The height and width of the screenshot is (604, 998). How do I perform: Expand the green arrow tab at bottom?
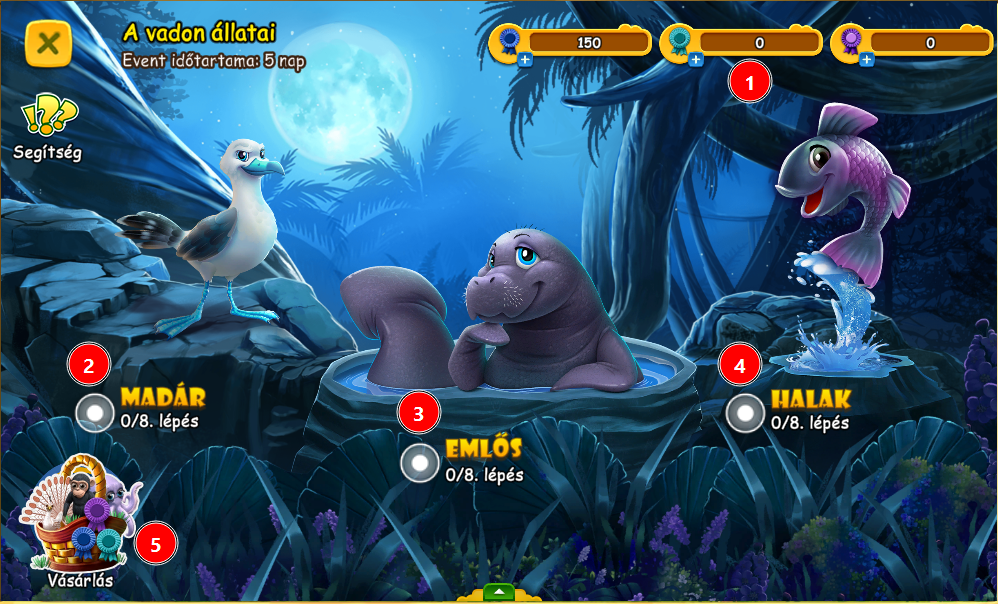[498, 592]
